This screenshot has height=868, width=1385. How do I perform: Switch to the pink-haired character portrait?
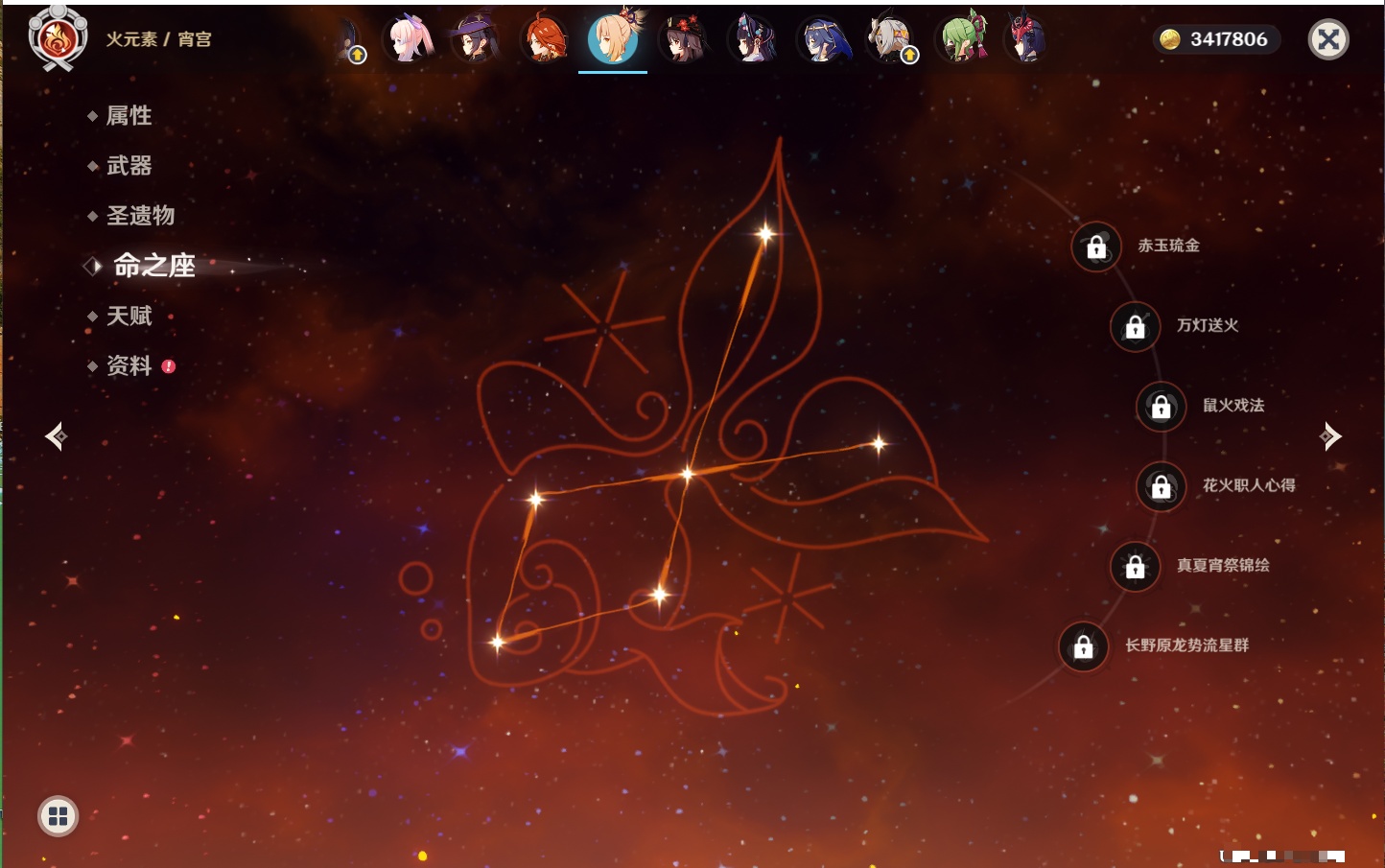point(409,39)
